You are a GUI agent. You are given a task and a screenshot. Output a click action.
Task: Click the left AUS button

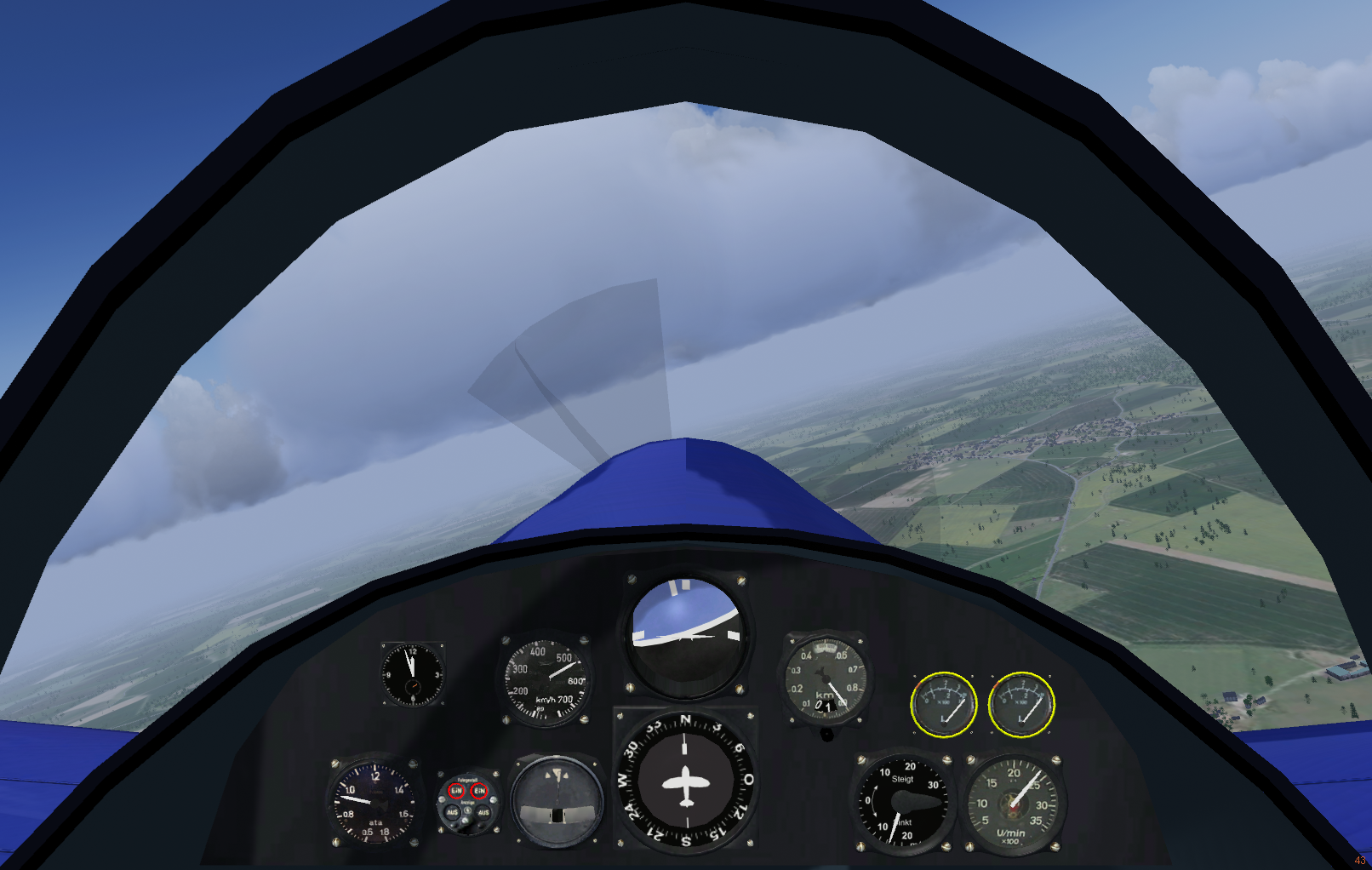(x=453, y=813)
